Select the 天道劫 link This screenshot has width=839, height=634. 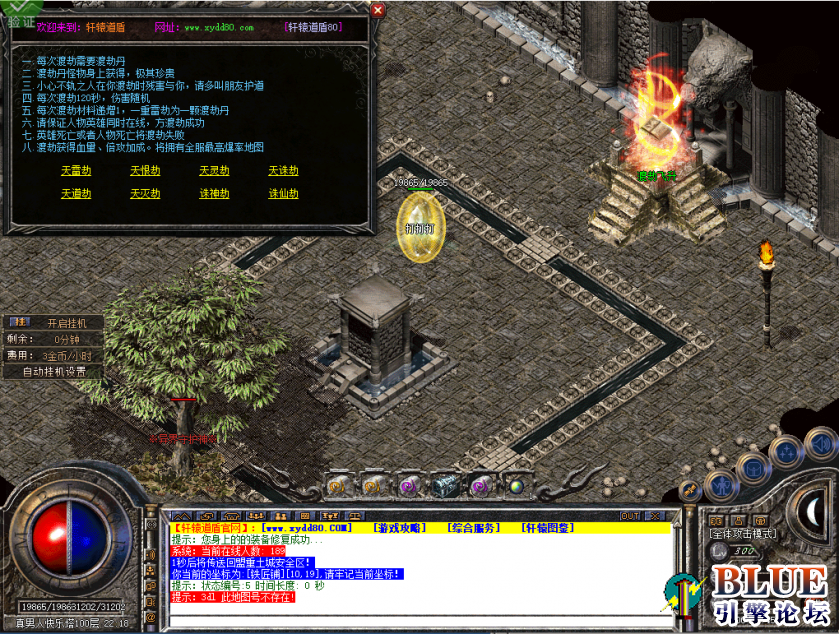click(76, 194)
